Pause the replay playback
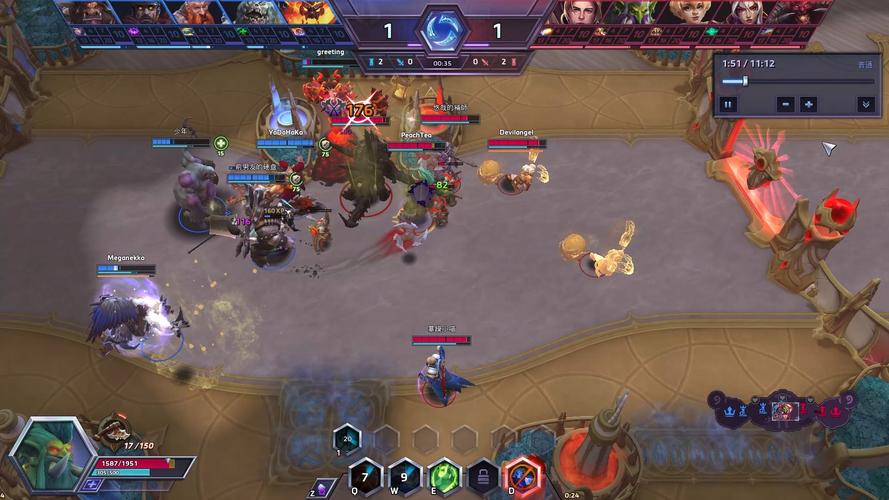Viewport: 889px width, 500px height. (x=728, y=104)
